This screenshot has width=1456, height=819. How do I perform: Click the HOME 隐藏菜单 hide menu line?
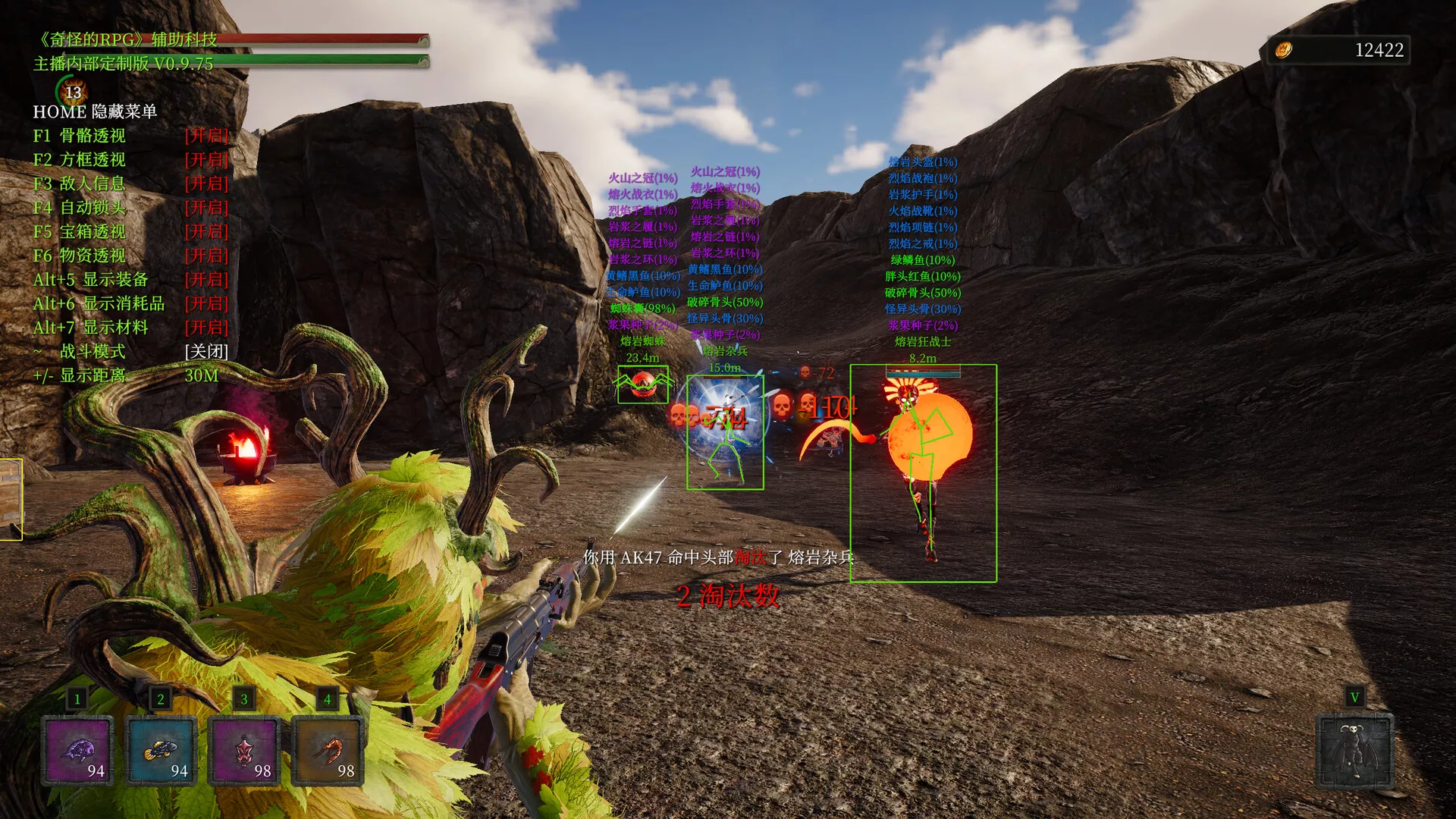[95, 111]
